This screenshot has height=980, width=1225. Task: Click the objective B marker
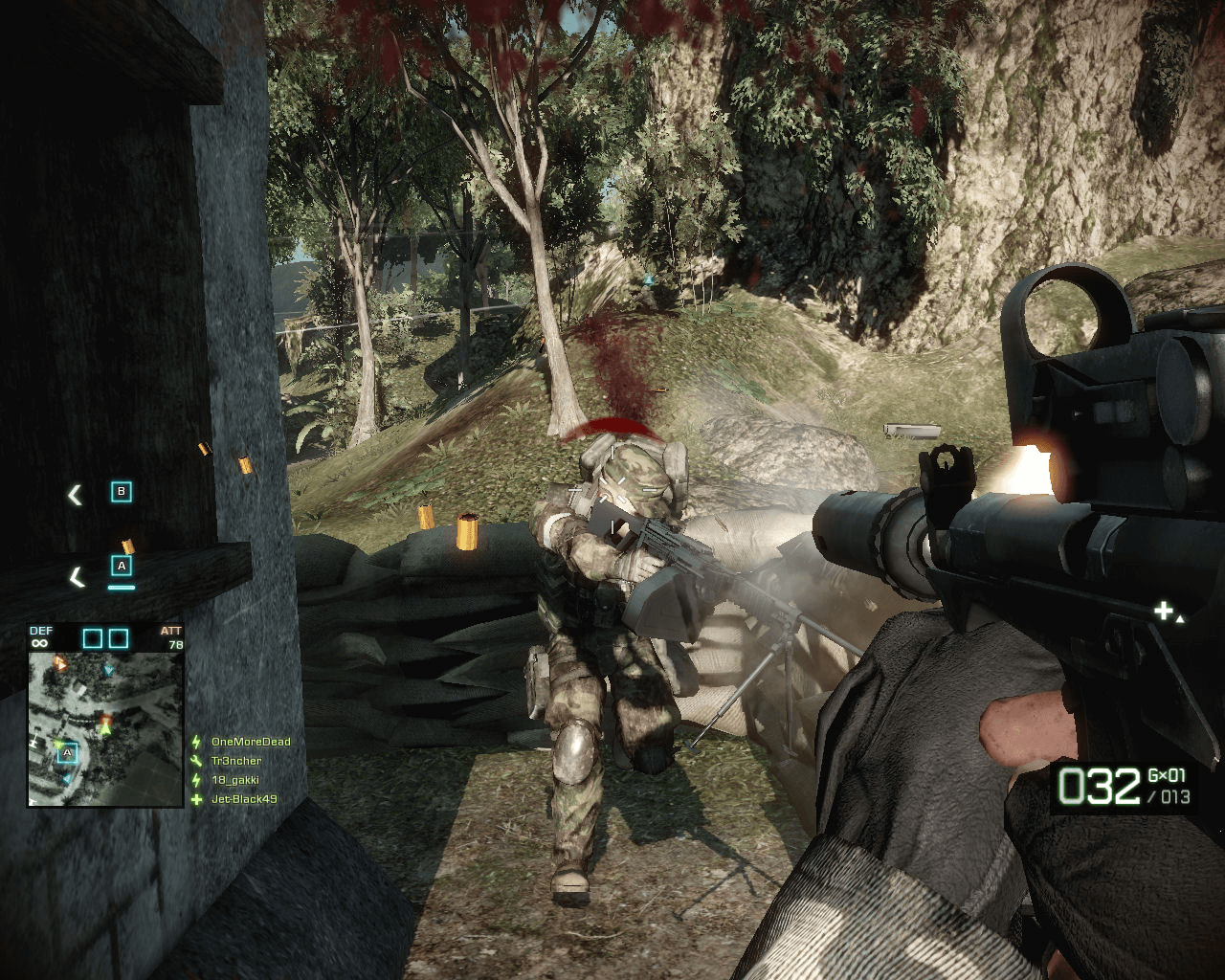tap(121, 492)
